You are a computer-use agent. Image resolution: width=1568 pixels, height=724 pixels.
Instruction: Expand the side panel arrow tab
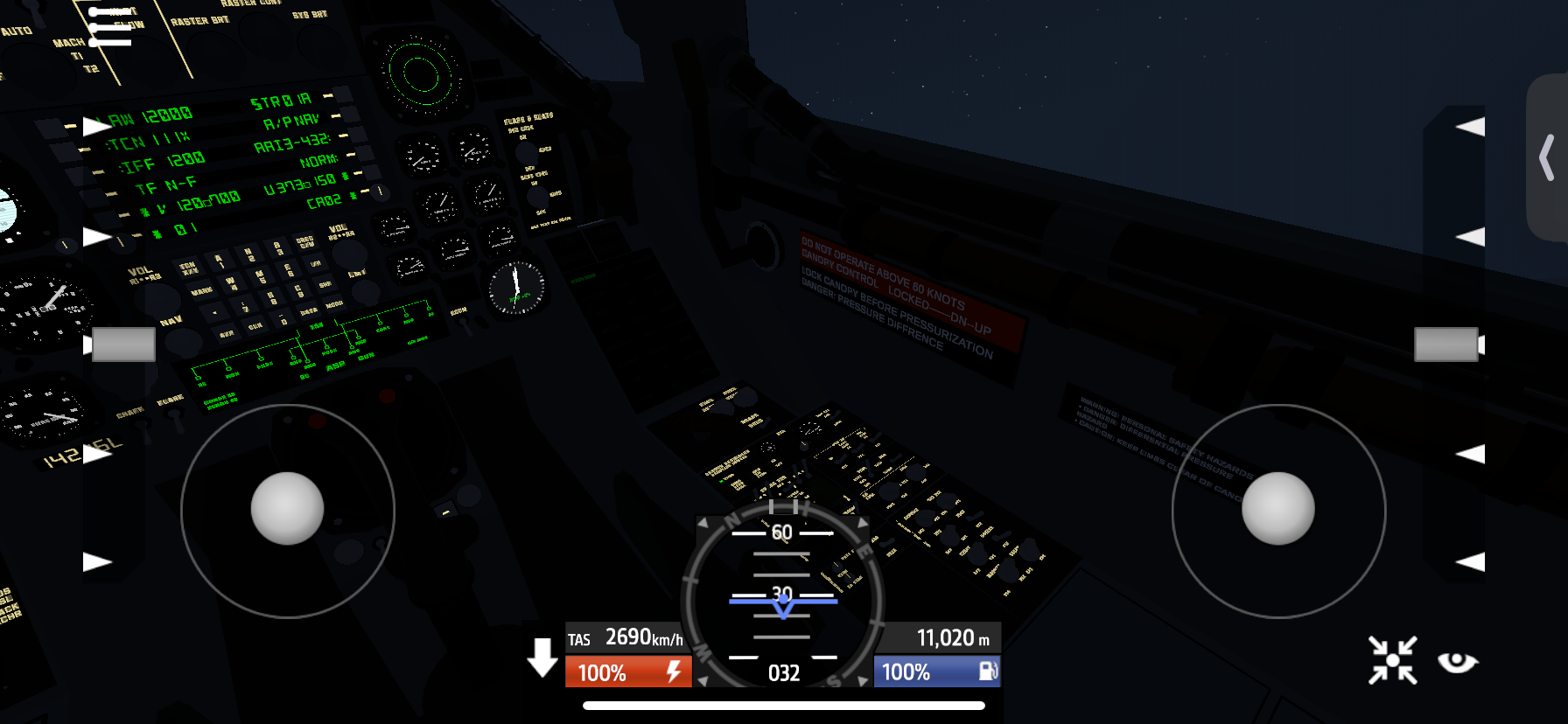pyautogui.click(x=1547, y=157)
